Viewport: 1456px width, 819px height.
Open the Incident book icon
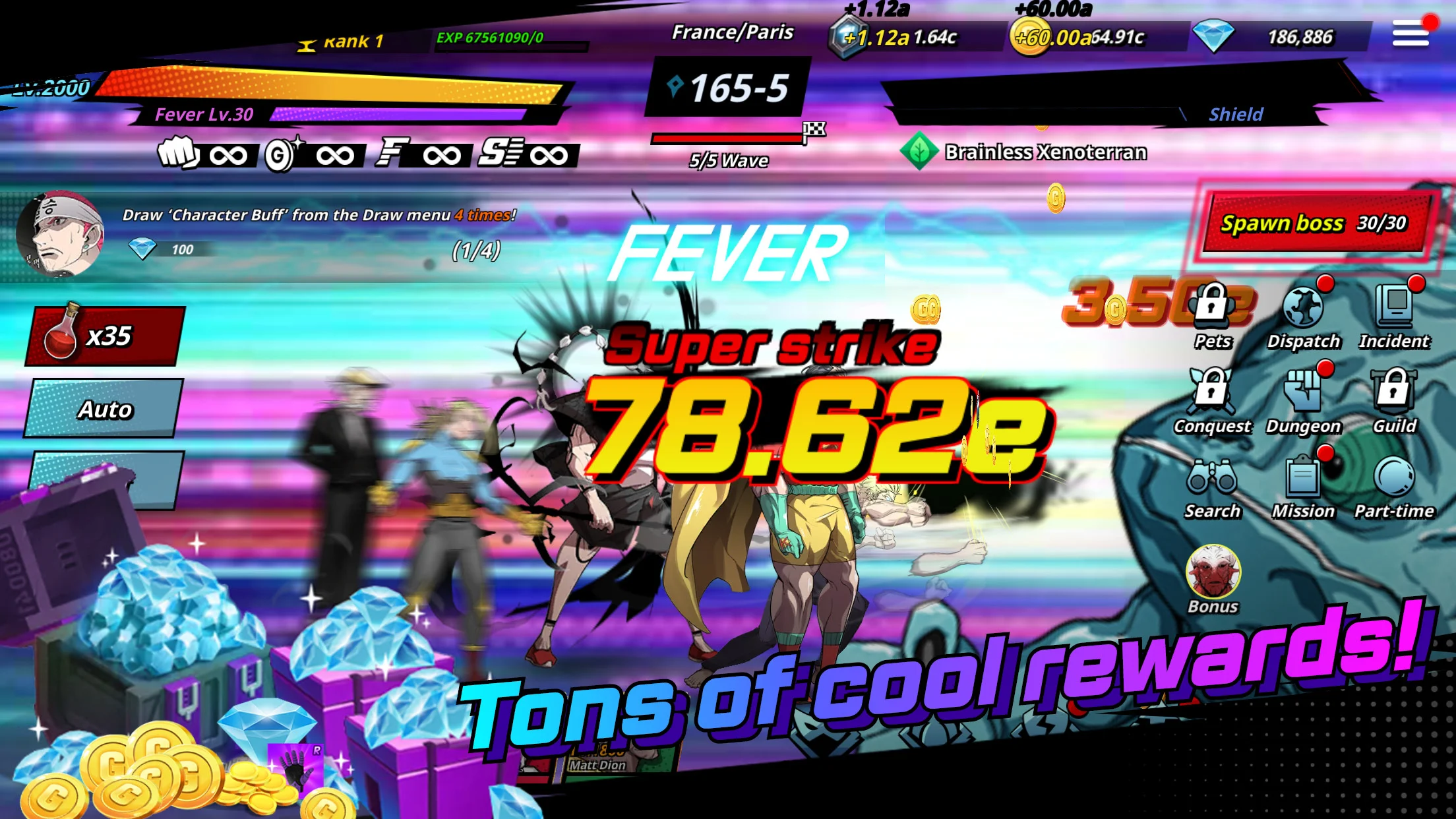pyautogui.click(x=1394, y=315)
